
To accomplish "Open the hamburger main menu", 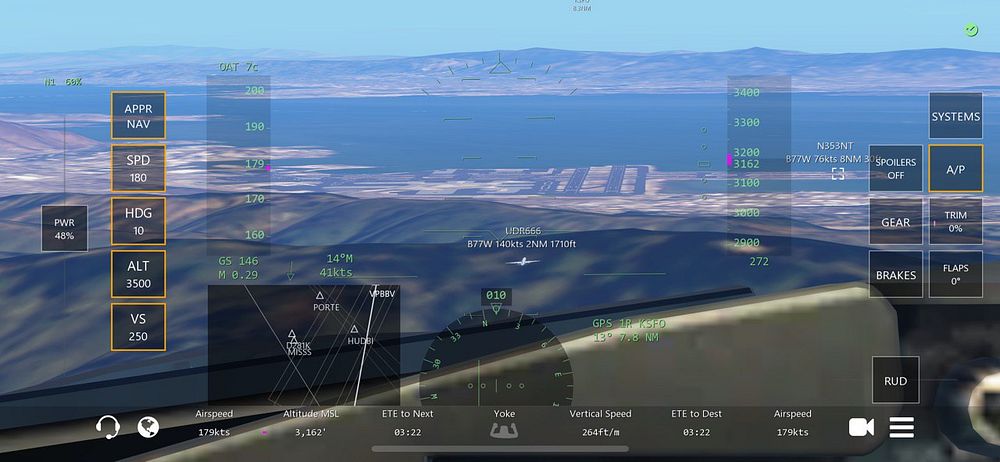I will [x=902, y=428].
